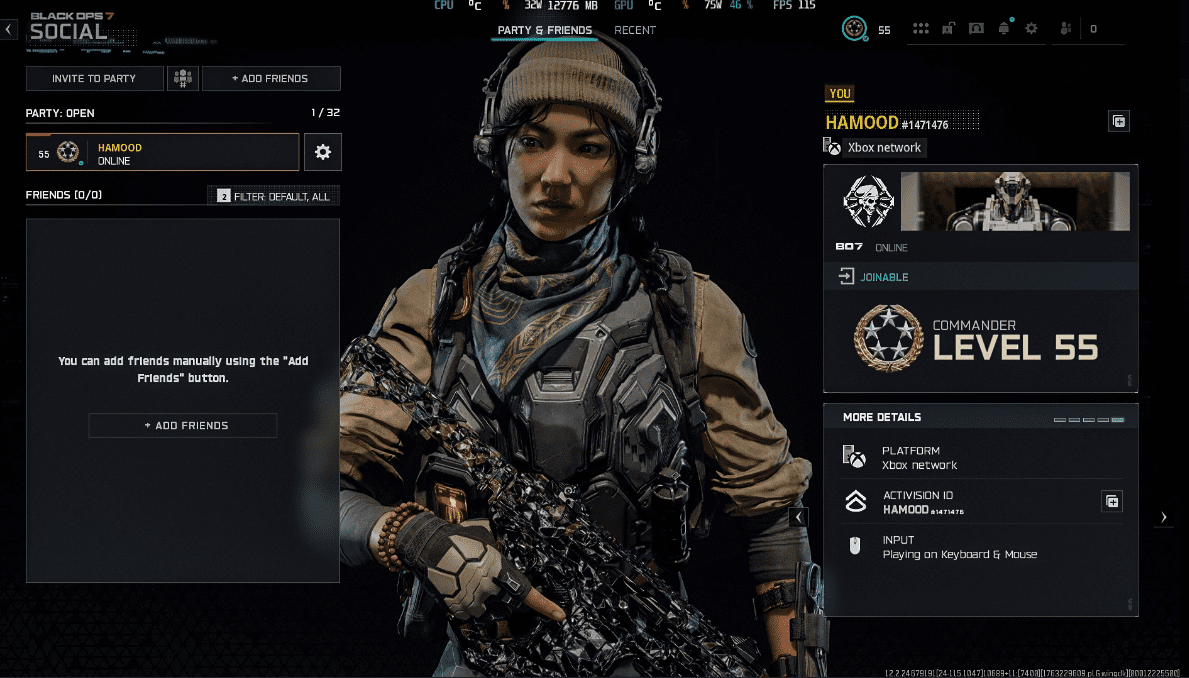Invite players with Invite to Party button
Viewport: 1189px width, 678px height.
tap(95, 78)
